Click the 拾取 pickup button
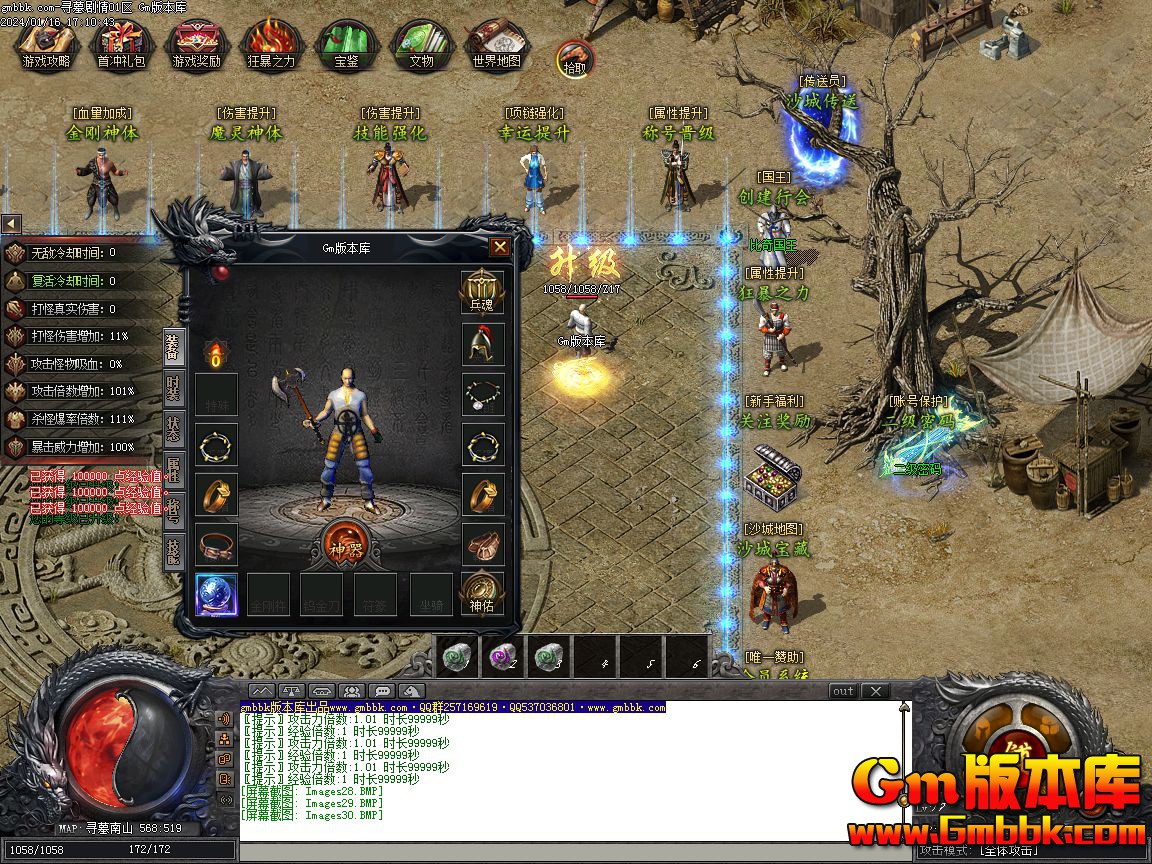The width and height of the screenshot is (1152, 864). coord(574,59)
